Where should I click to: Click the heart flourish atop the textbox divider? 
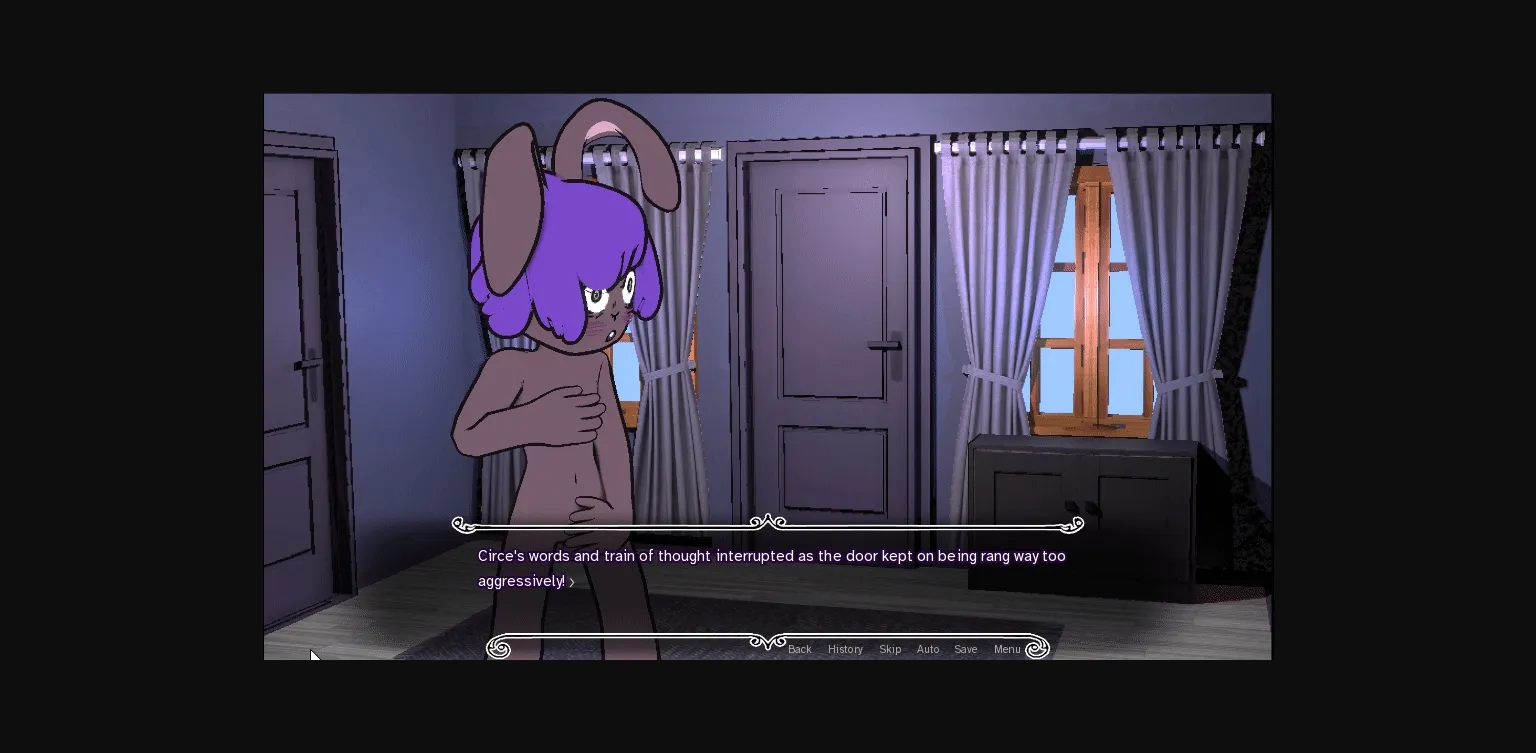tap(766, 520)
